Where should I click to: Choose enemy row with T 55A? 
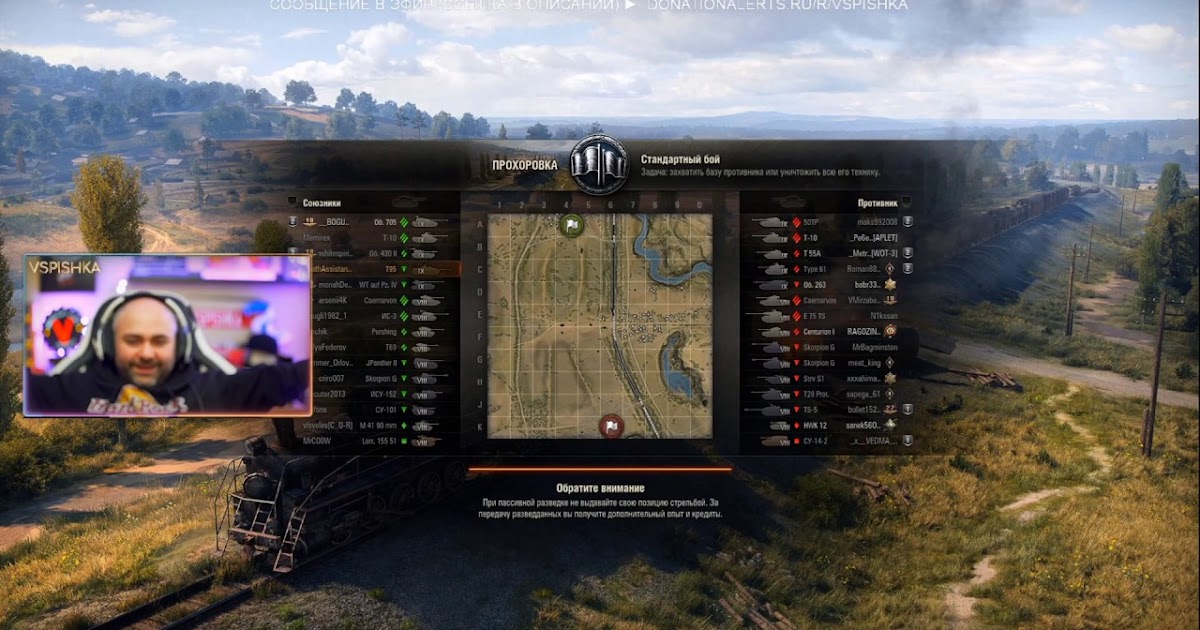point(830,253)
